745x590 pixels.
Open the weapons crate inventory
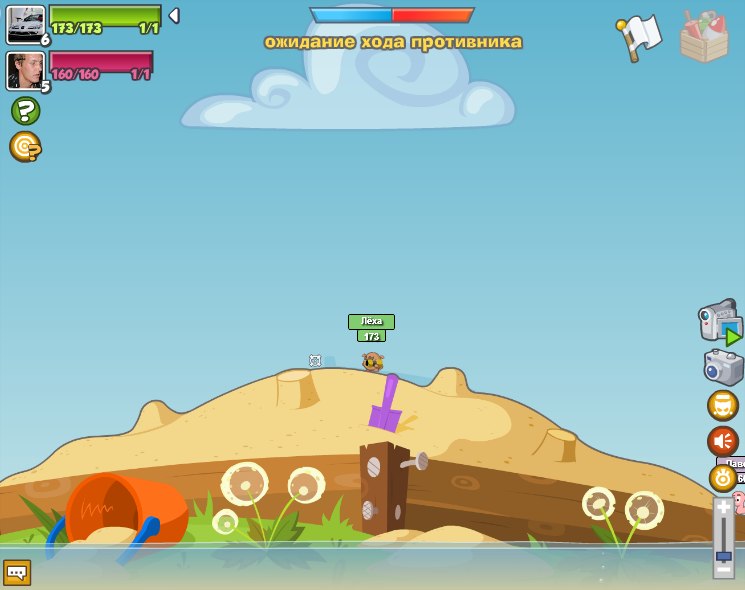tap(704, 37)
